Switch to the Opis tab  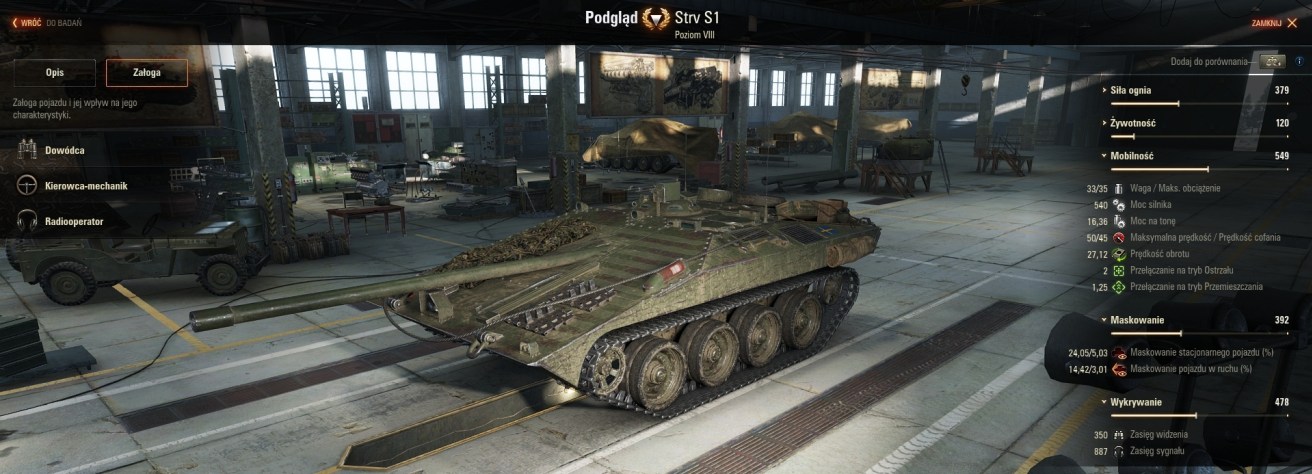click(x=55, y=73)
